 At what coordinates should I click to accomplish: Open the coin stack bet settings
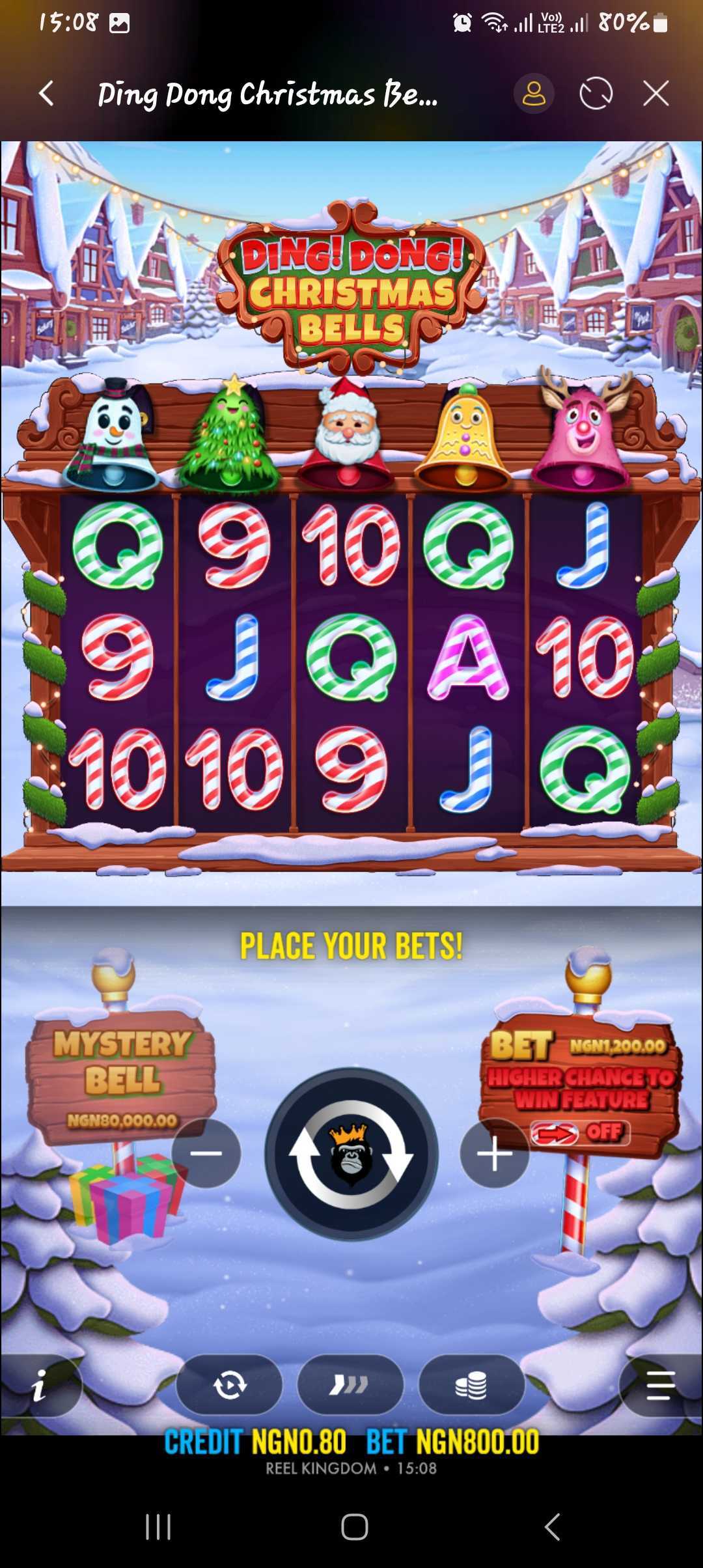(471, 1386)
